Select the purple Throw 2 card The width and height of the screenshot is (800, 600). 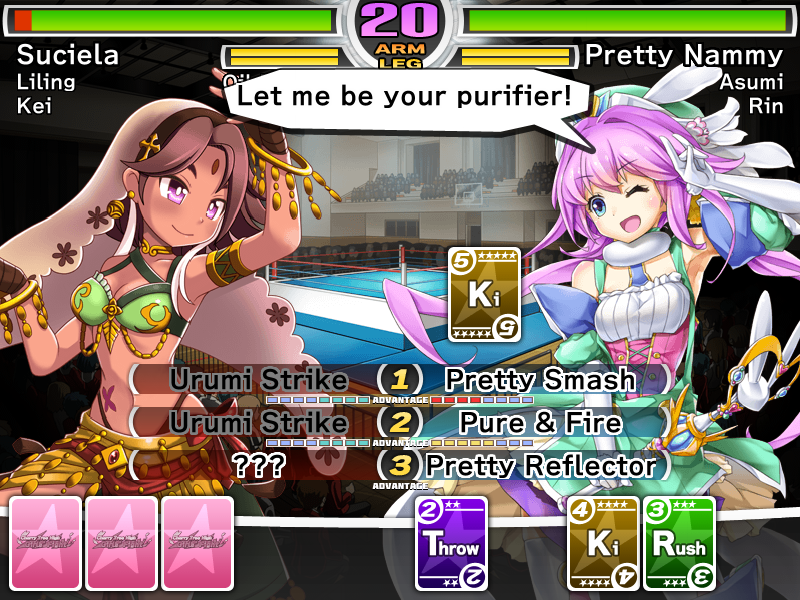coord(452,543)
